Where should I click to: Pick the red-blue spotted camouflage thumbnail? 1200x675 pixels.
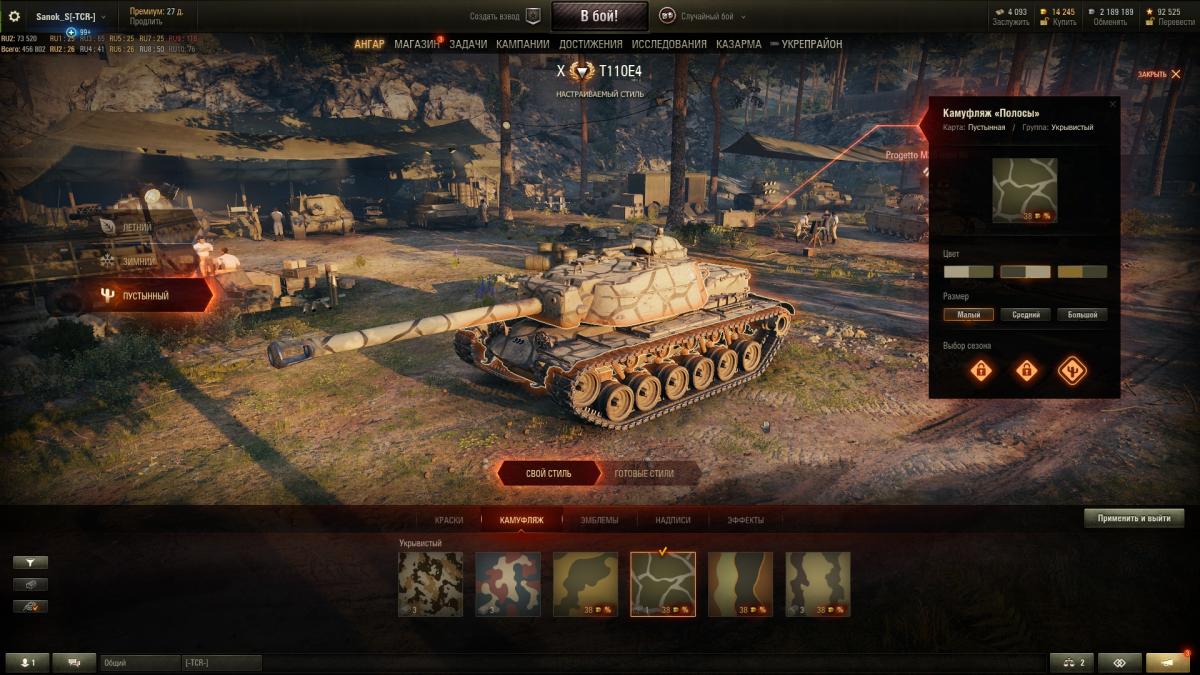point(508,584)
